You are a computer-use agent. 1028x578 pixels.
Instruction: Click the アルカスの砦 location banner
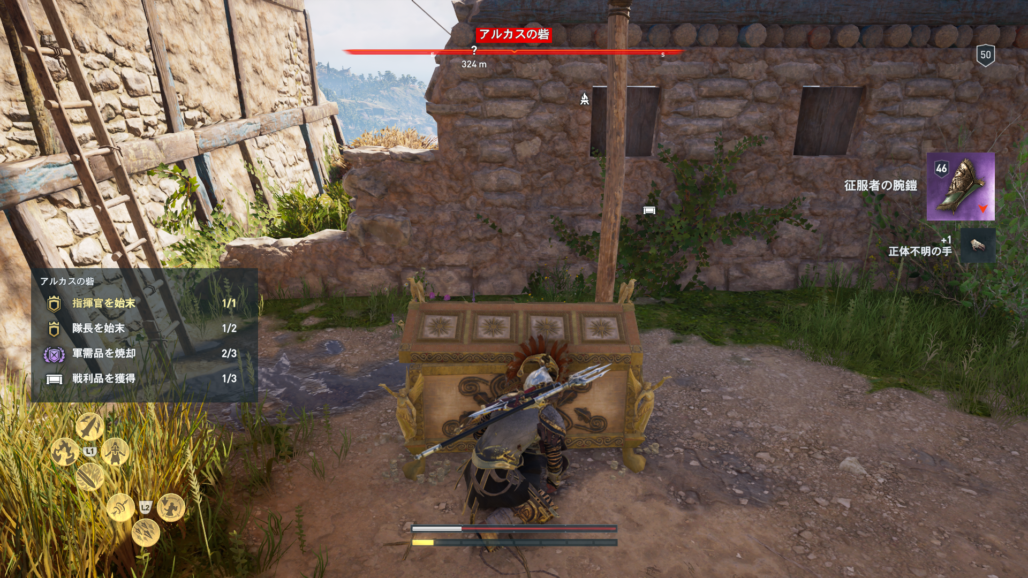click(x=513, y=35)
